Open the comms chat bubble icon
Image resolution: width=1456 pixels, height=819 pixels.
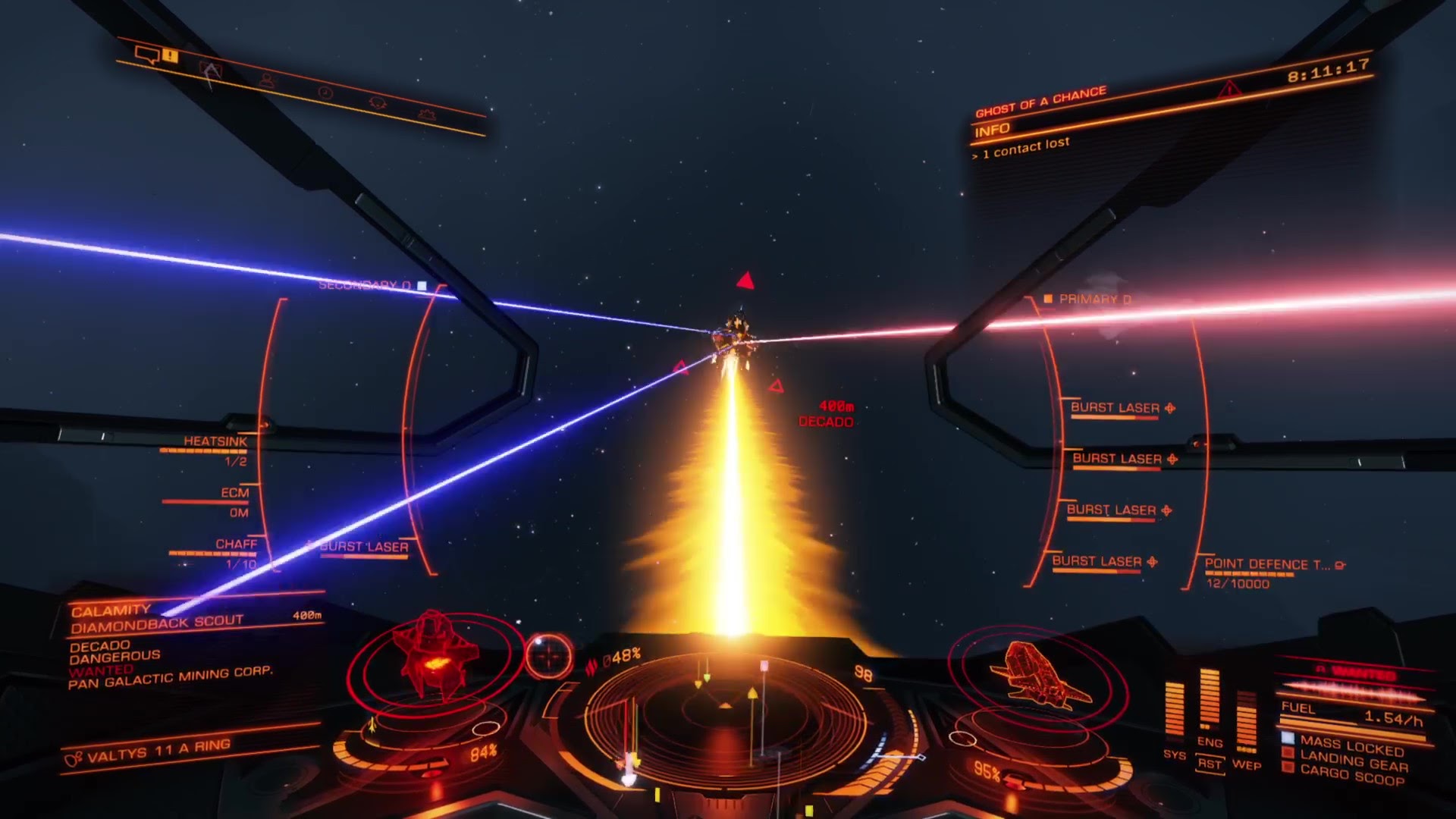pos(146,55)
